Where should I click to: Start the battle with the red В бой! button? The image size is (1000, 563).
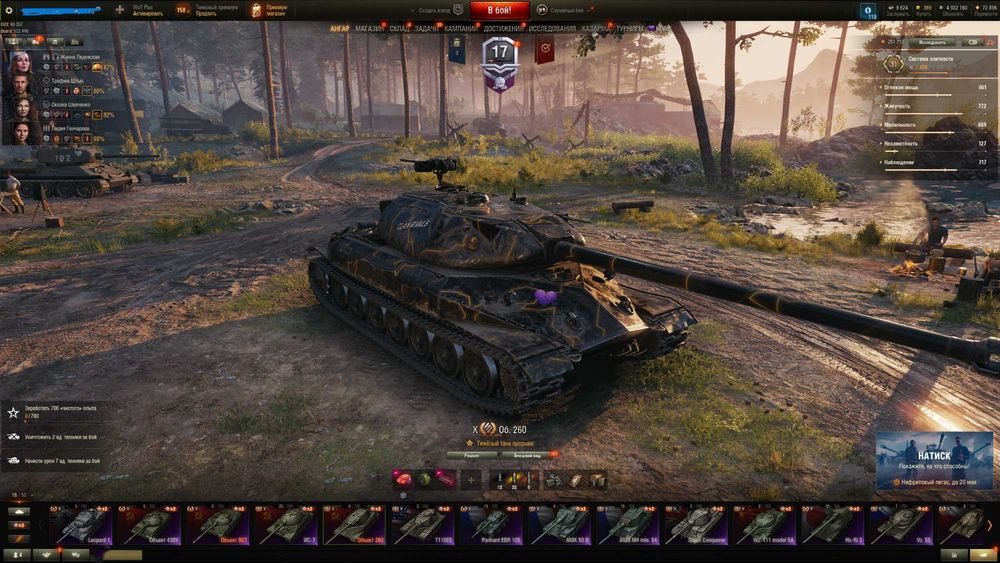499,9
